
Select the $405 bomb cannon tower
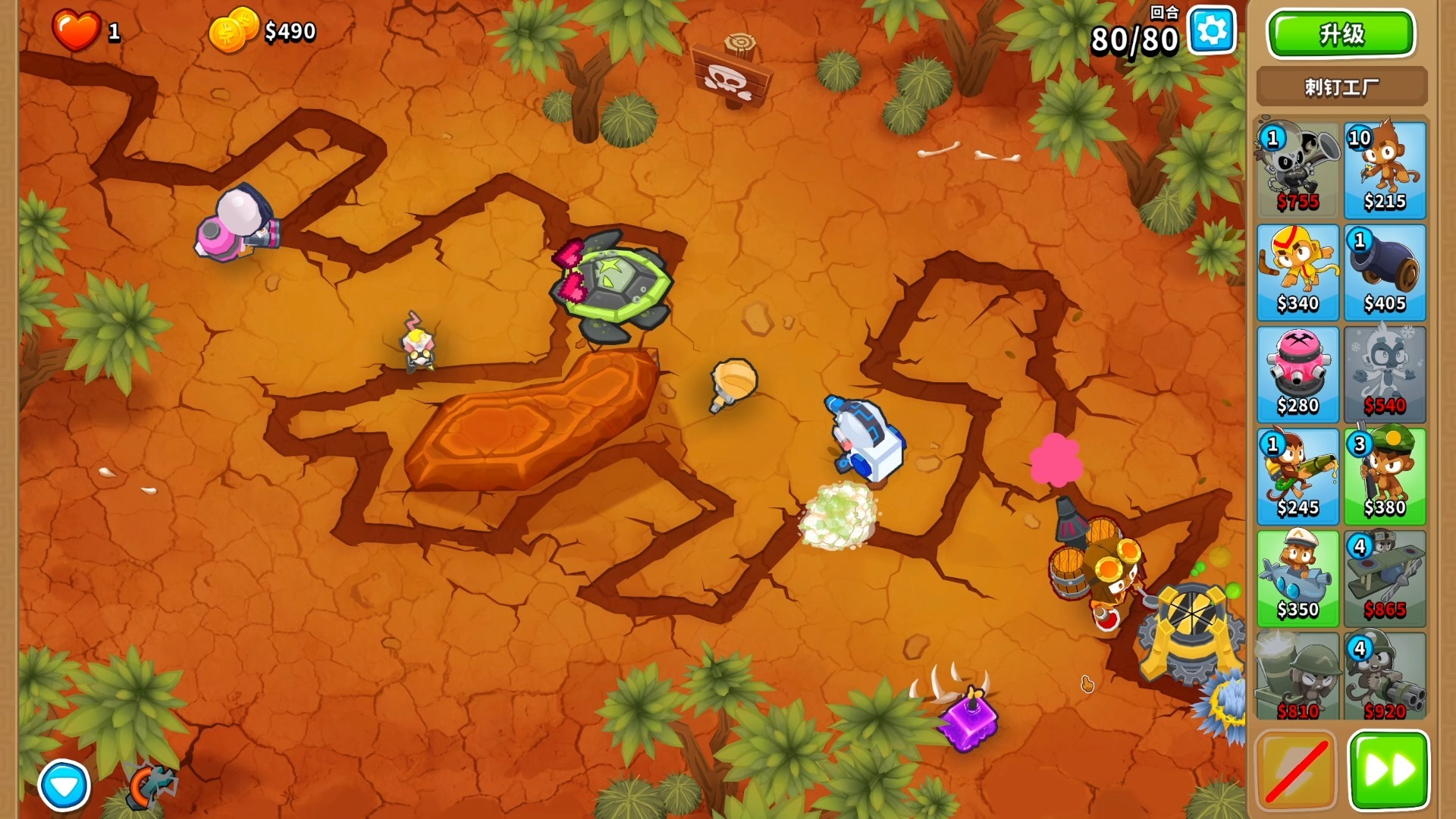tap(1385, 272)
